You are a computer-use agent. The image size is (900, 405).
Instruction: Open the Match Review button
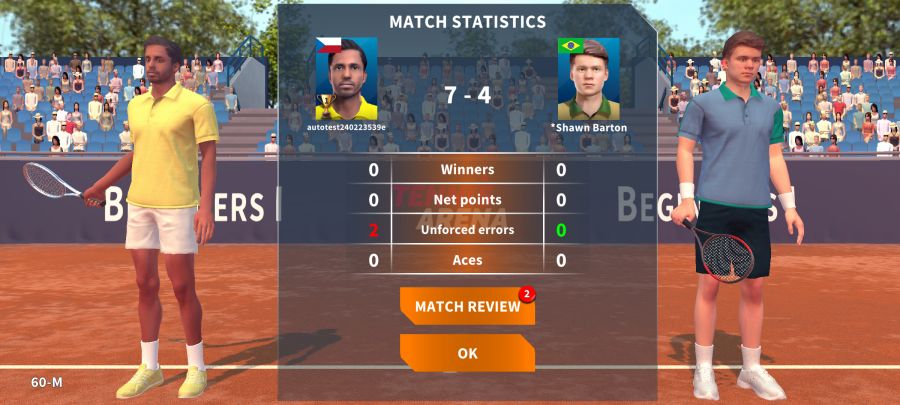[x=467, y=306]
